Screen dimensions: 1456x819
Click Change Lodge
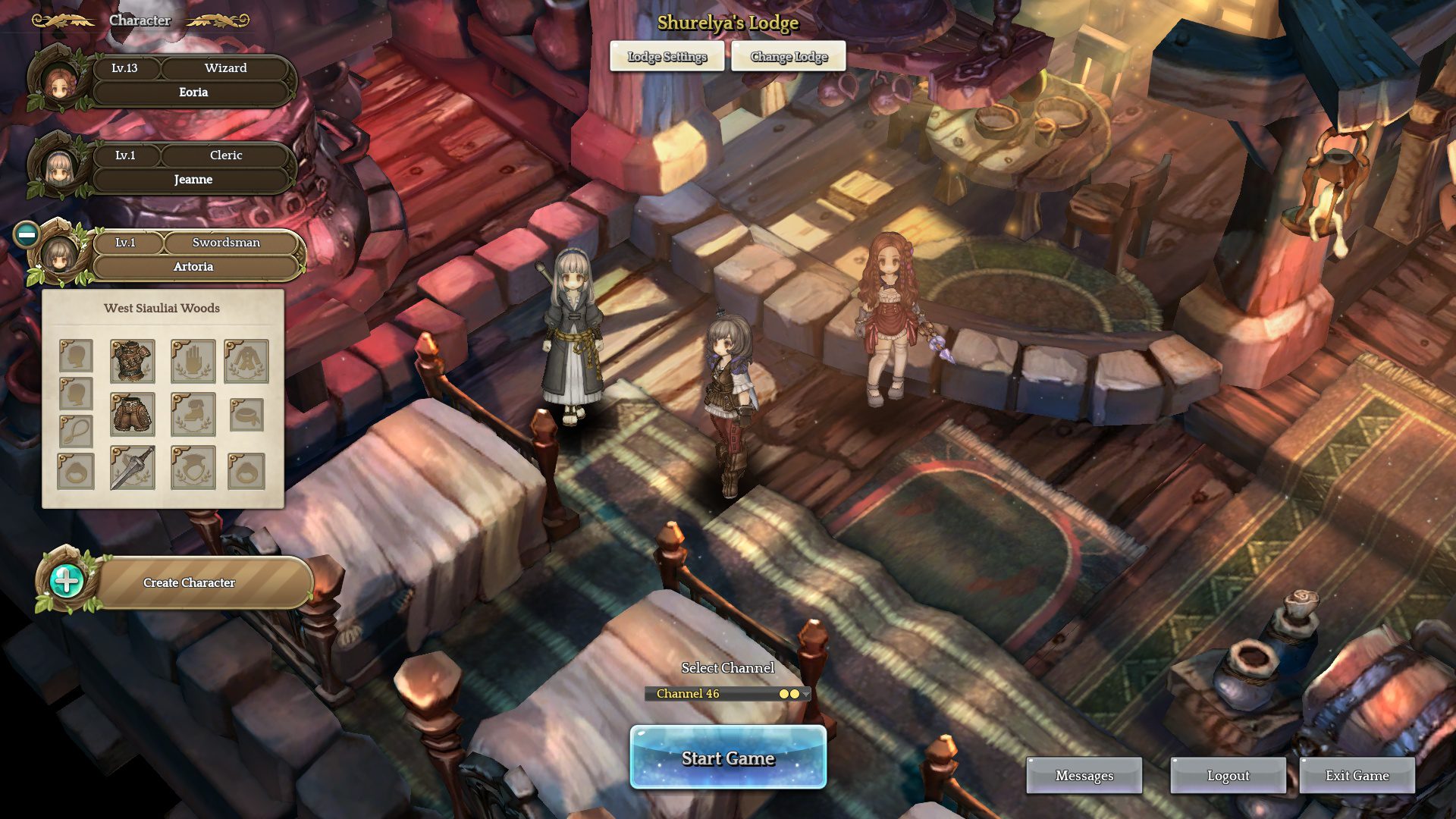click(789, 56)
